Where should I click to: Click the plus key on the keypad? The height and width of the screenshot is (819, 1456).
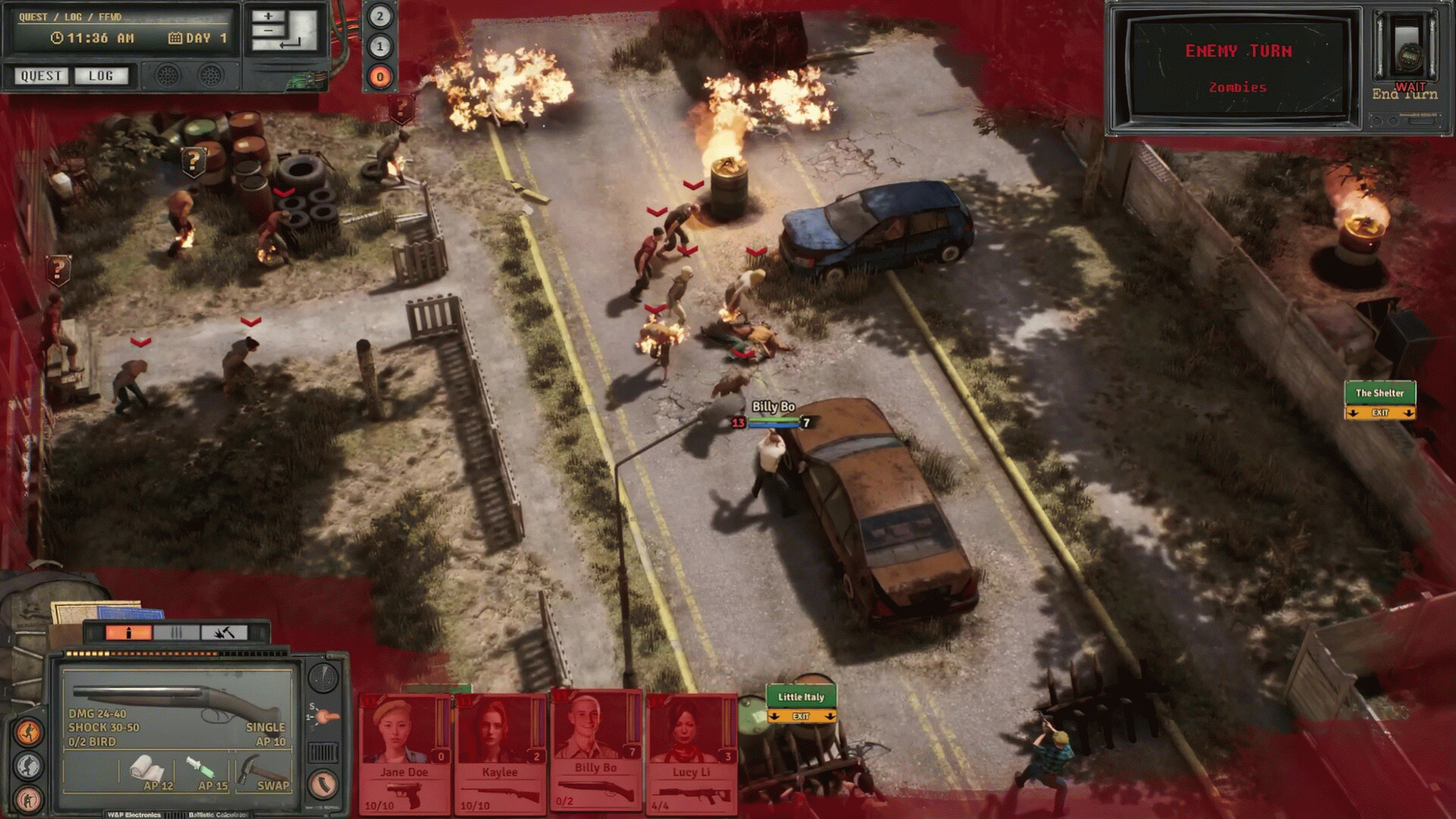coord(268,17)
